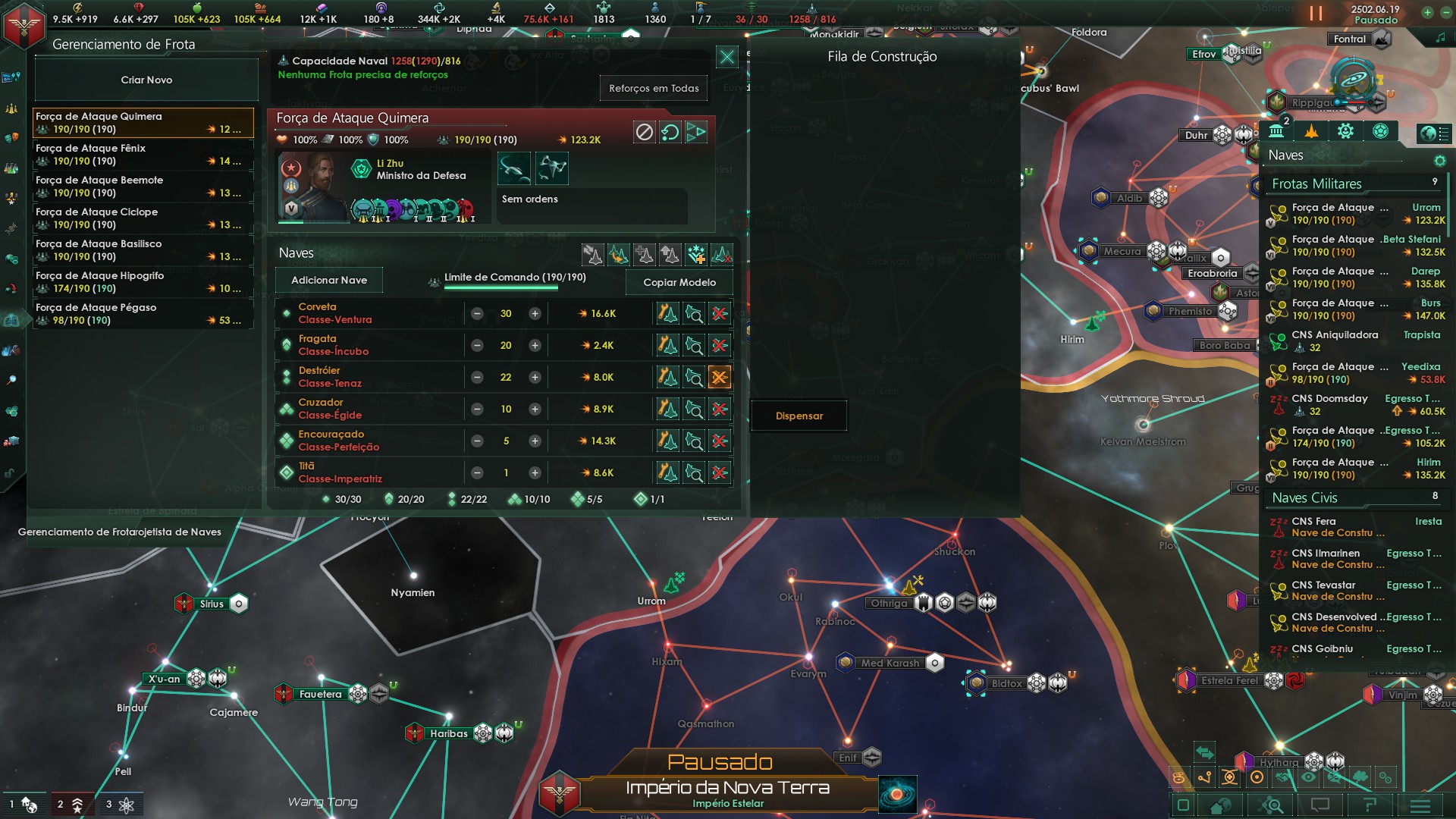The width and height of the screenshot is (1456, 819).
Task: Click the pause icon next to the date
Action: click(x=1316, y=13)
